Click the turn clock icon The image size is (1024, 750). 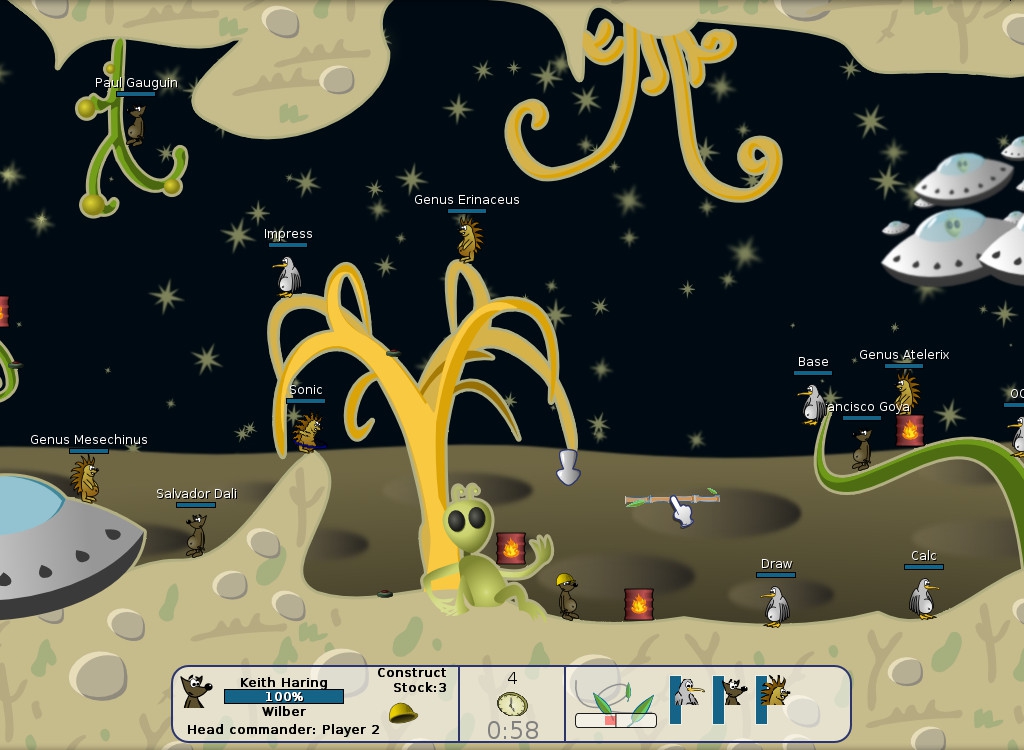click(x=512, y=703)
